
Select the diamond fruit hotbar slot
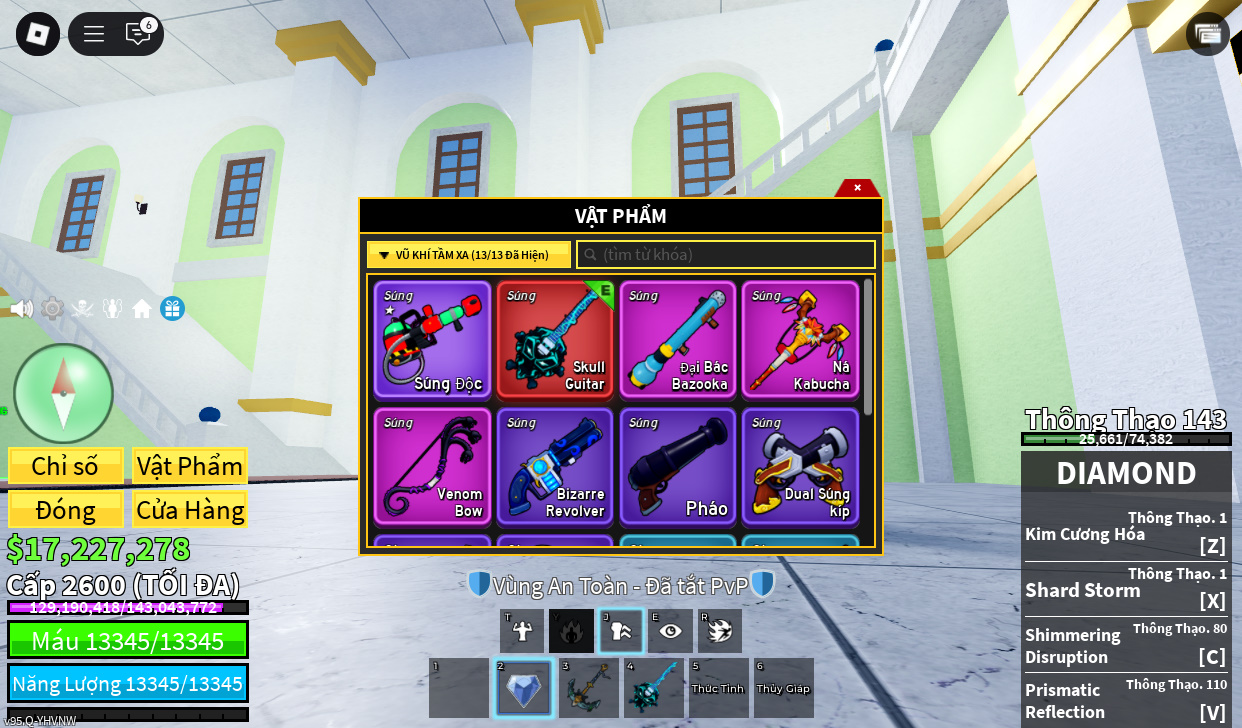click(523, 688)
